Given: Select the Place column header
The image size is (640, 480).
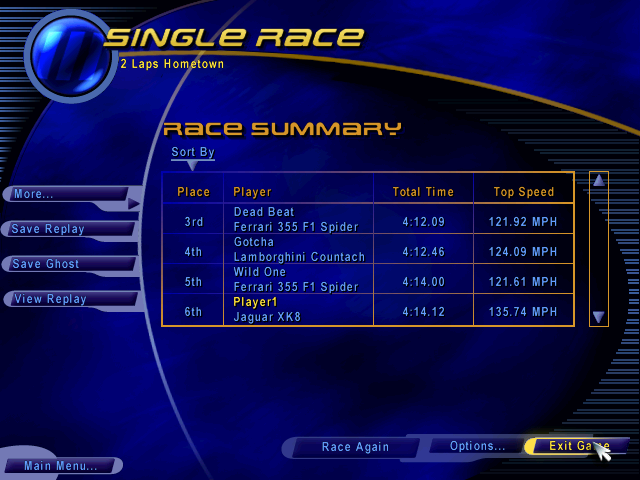Looking at the screenshot, I should point(194,192).
